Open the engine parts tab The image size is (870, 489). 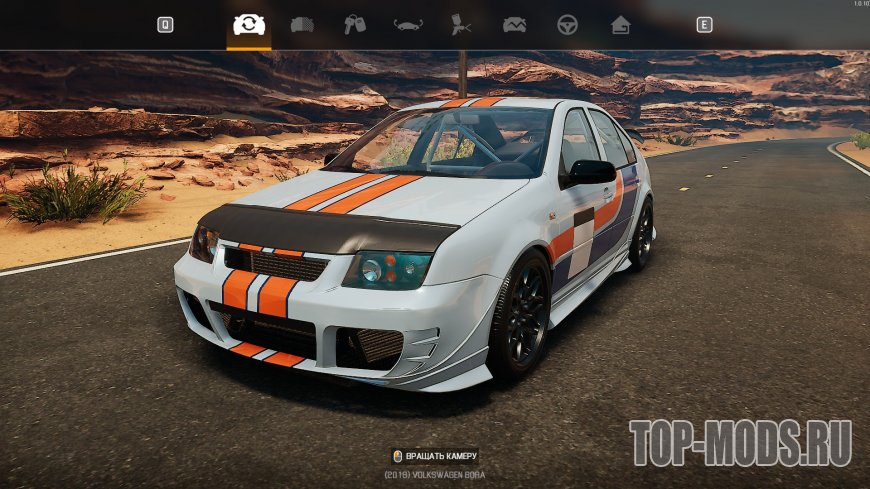coord(302,25)
